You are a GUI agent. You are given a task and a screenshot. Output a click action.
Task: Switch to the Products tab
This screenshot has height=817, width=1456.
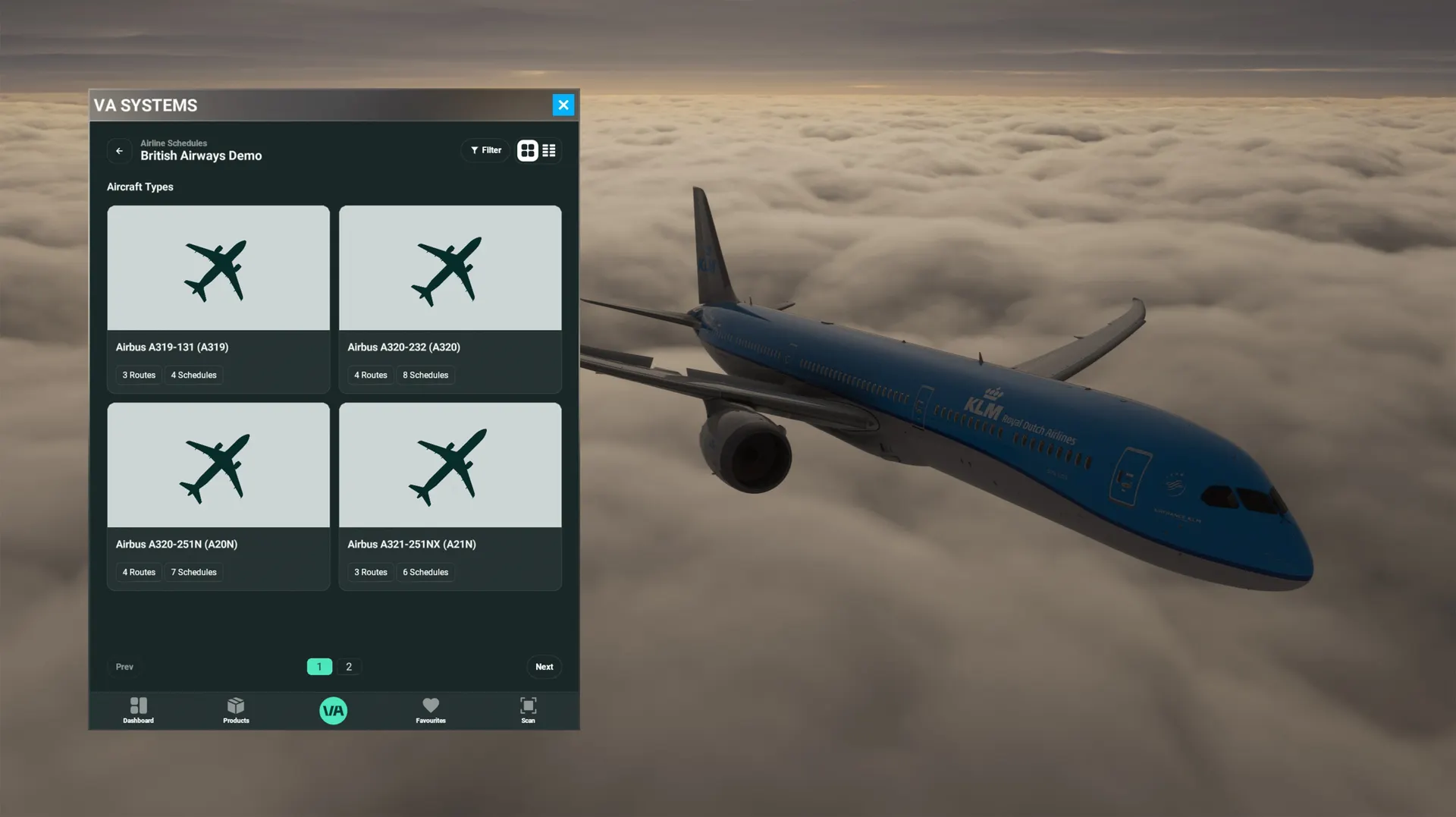pos(236,710)
